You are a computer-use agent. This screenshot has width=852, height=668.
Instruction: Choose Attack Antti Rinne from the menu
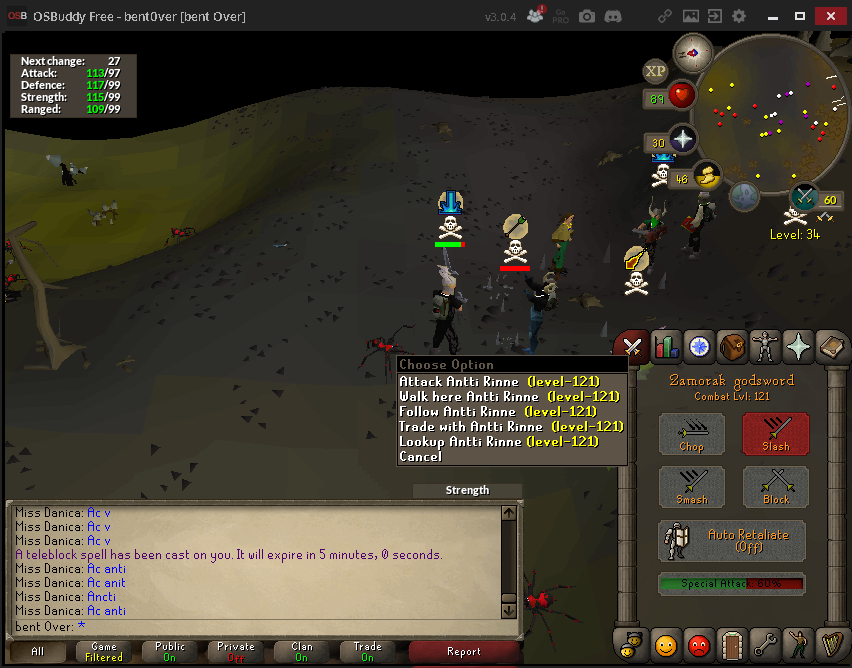click(x=499, y=381)
